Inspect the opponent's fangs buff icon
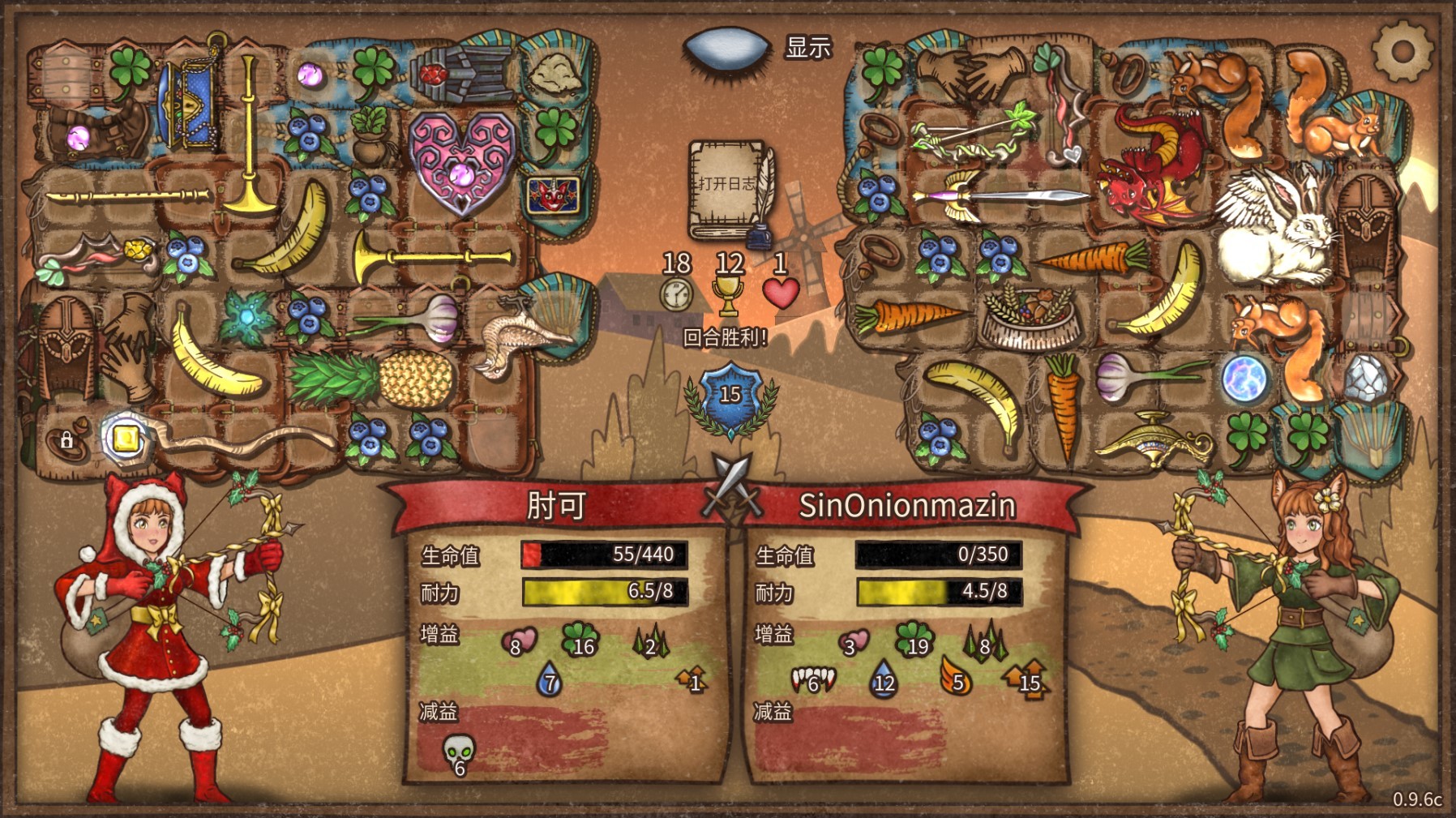The image size is (1456, 818). (812, 679)
